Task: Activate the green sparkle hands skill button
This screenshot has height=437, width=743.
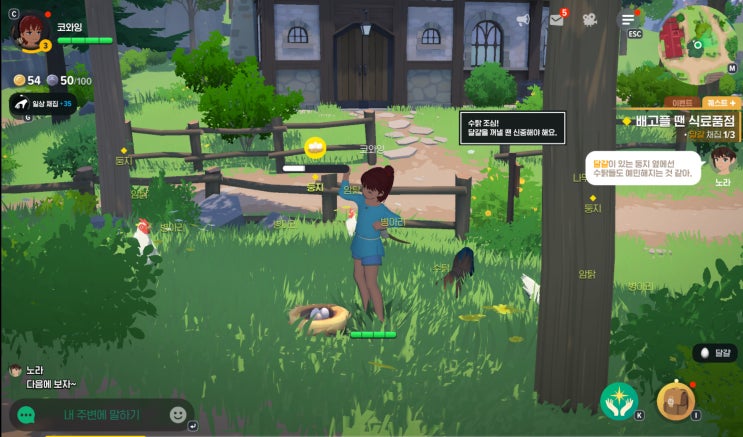Action: [618, 400]
